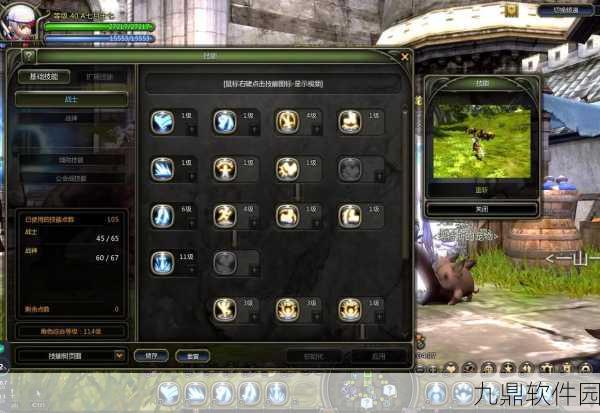Image resolution: width=600 pixels, height=413 pixels.
Task: Open the skill page dropdown
Action: tap(120, 354)
